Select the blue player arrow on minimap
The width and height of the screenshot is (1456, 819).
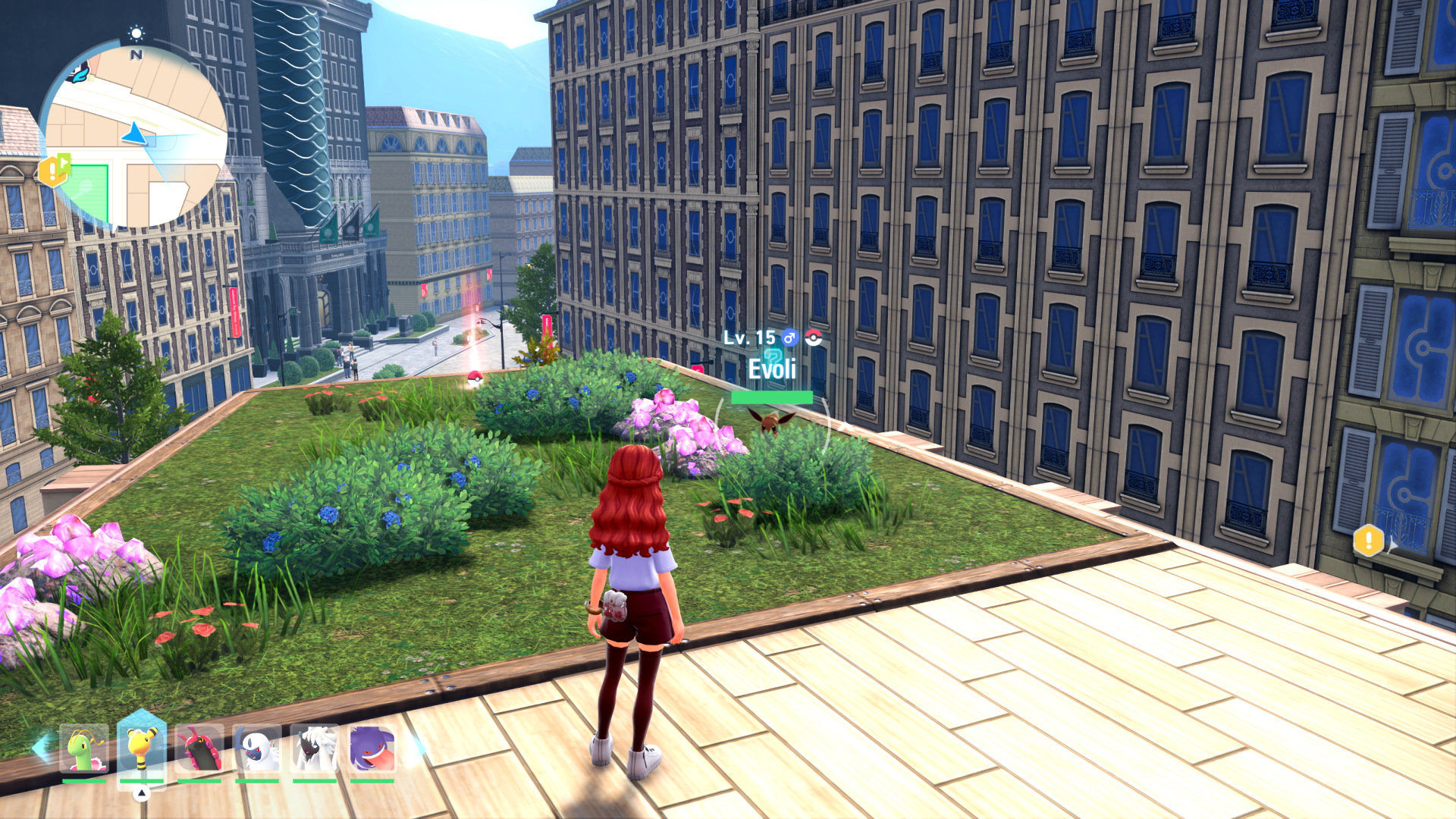136,134
